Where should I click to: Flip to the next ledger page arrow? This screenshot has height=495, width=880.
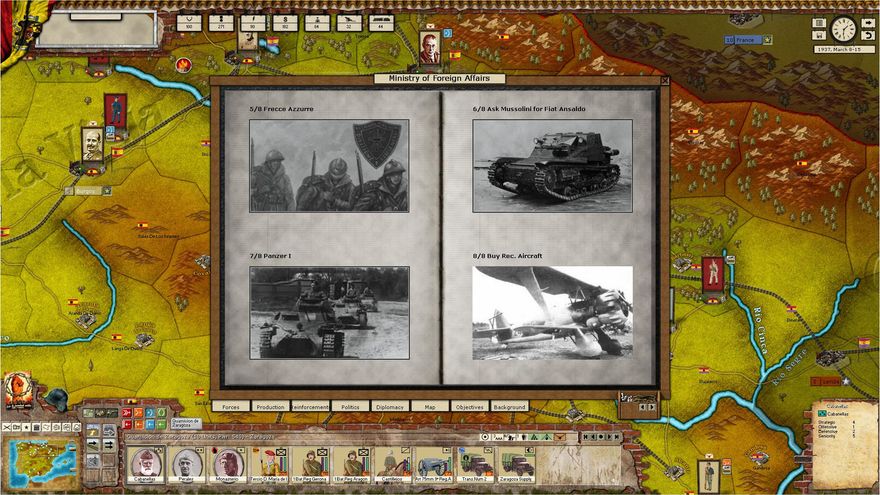[x=651, y=407]
